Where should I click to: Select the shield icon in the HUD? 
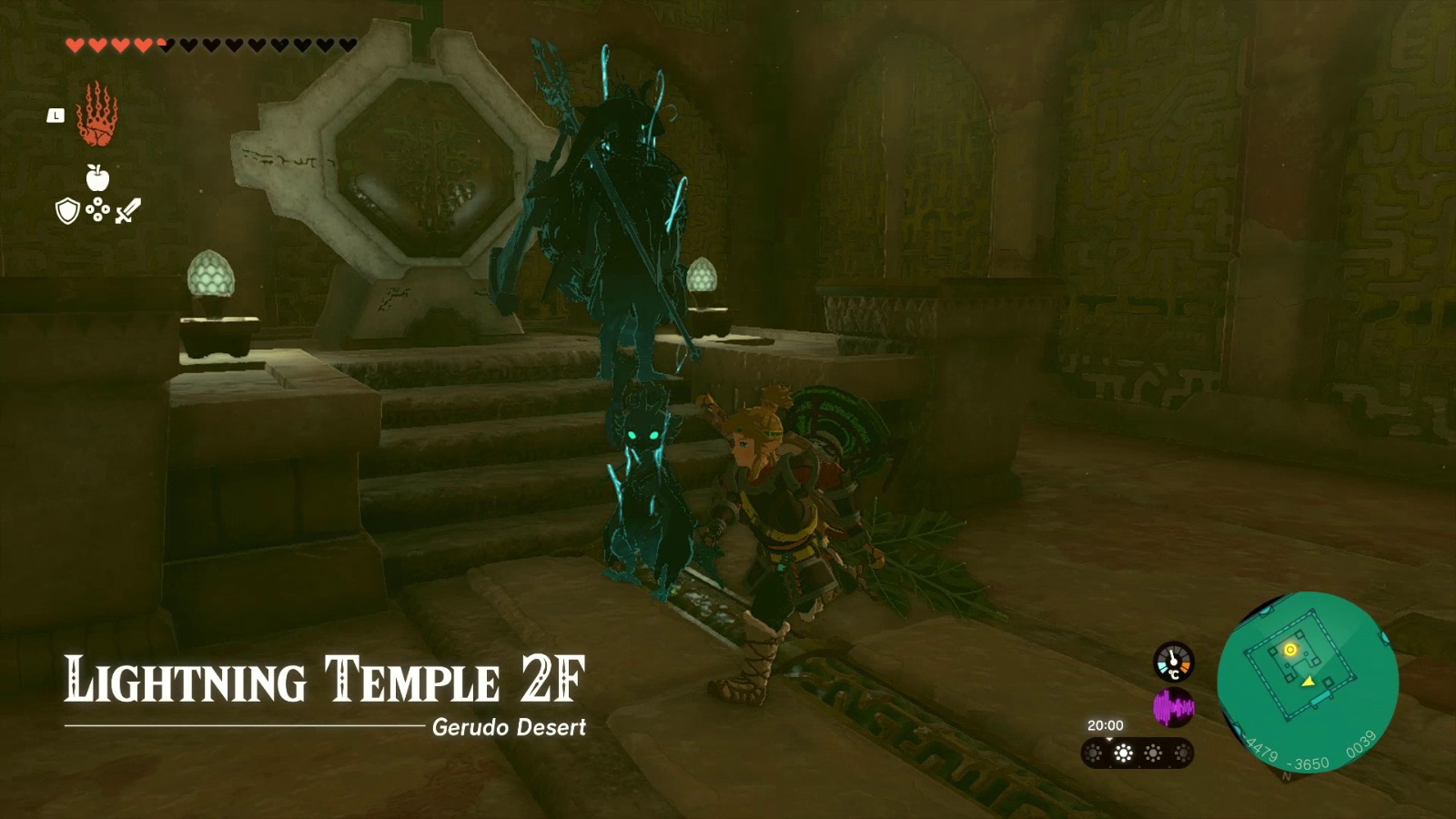(x=66, y=211)
